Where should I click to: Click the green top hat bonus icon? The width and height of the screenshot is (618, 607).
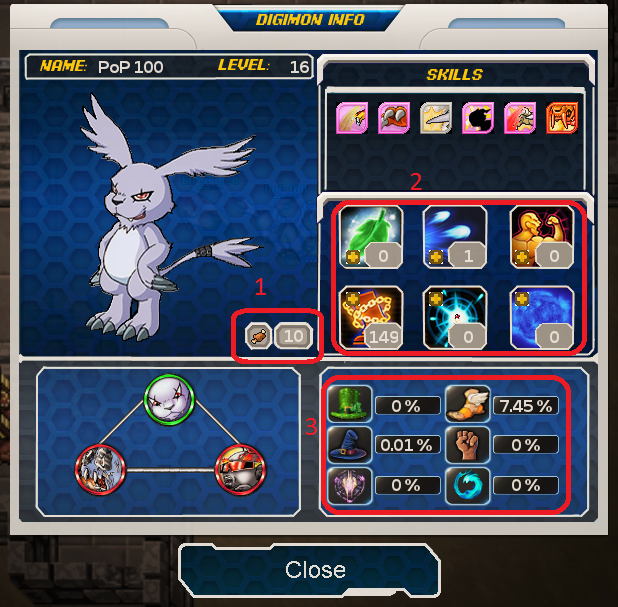coord(355,404)
